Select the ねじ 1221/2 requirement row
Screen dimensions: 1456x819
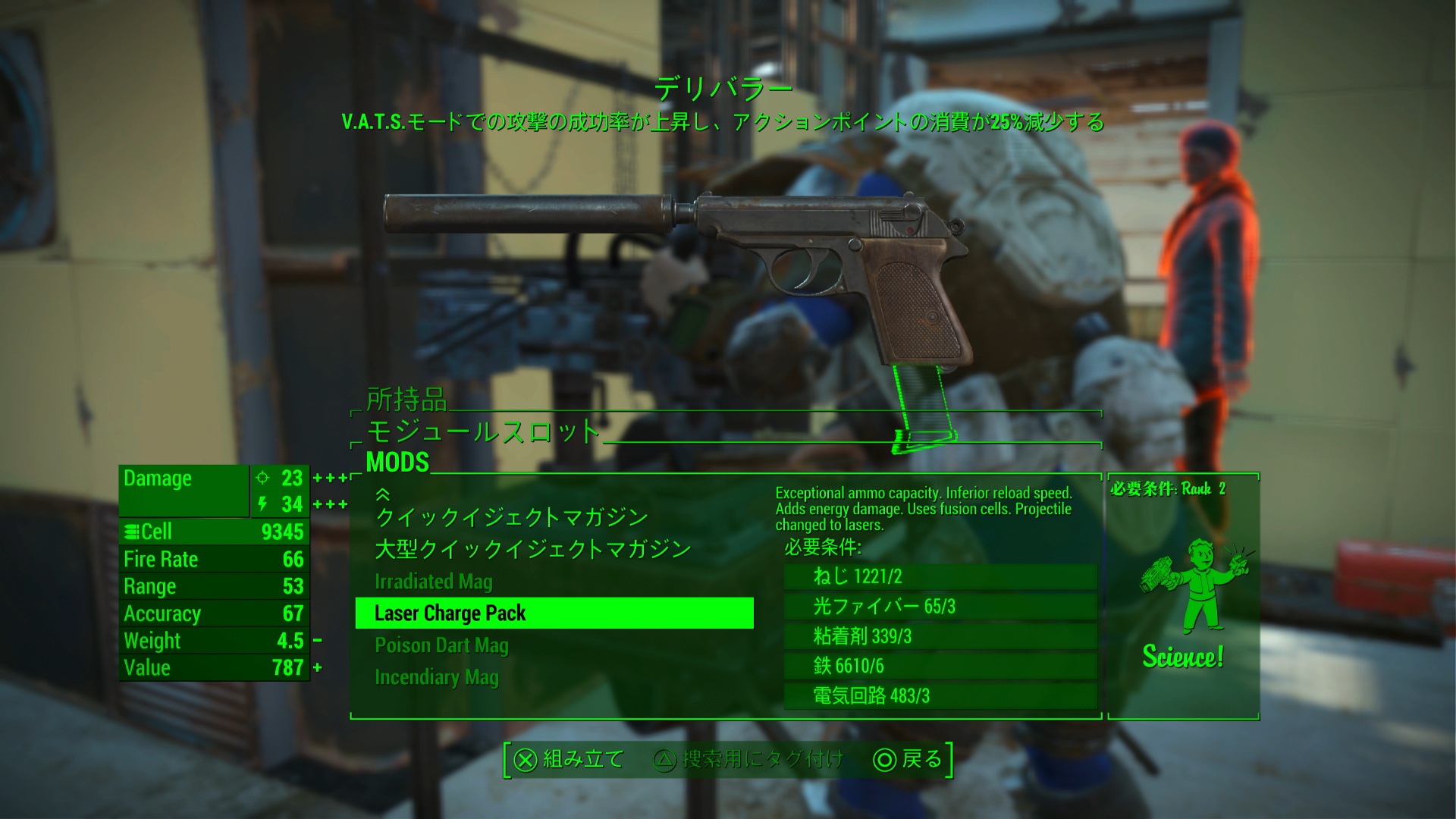click(x=940, y=576)
